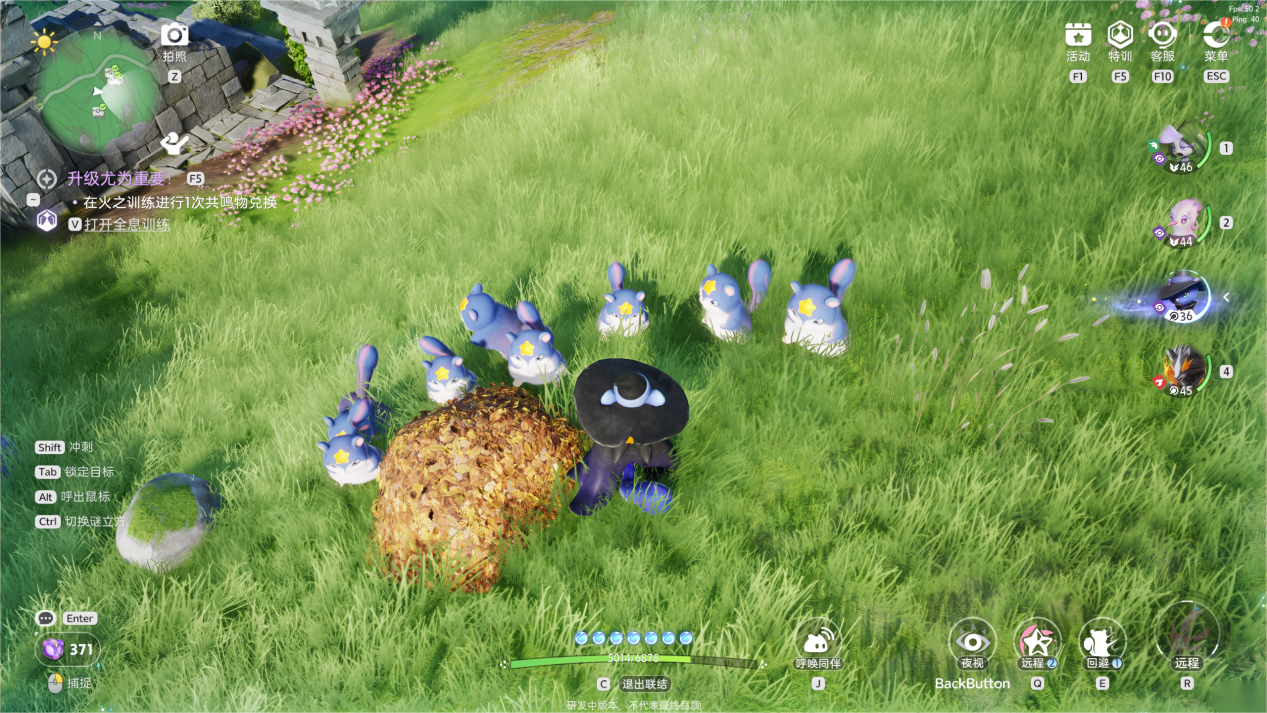Click the 打开全息训练 quest link

pos(127,225)
